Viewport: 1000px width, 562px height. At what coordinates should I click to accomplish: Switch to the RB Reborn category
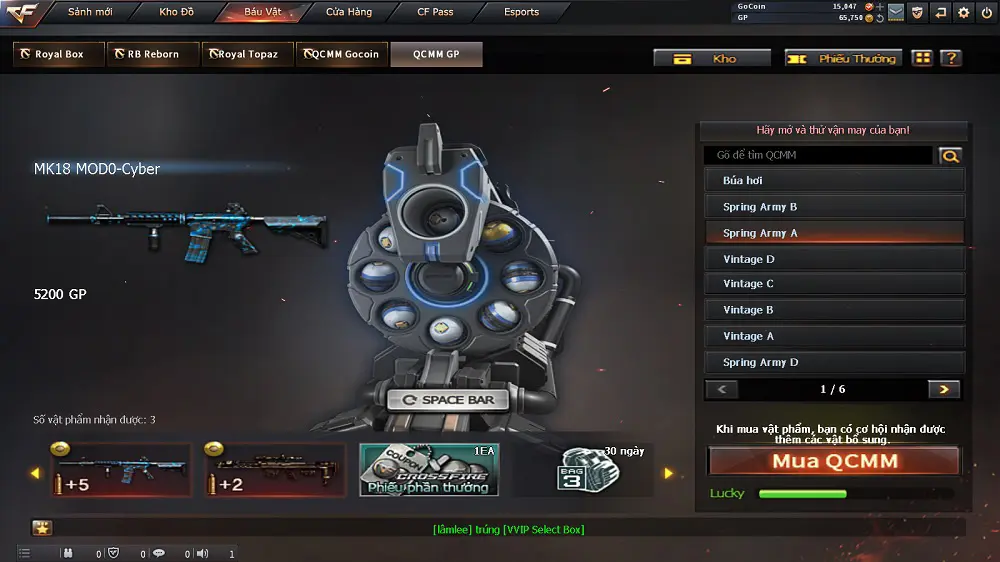(153, 54)
